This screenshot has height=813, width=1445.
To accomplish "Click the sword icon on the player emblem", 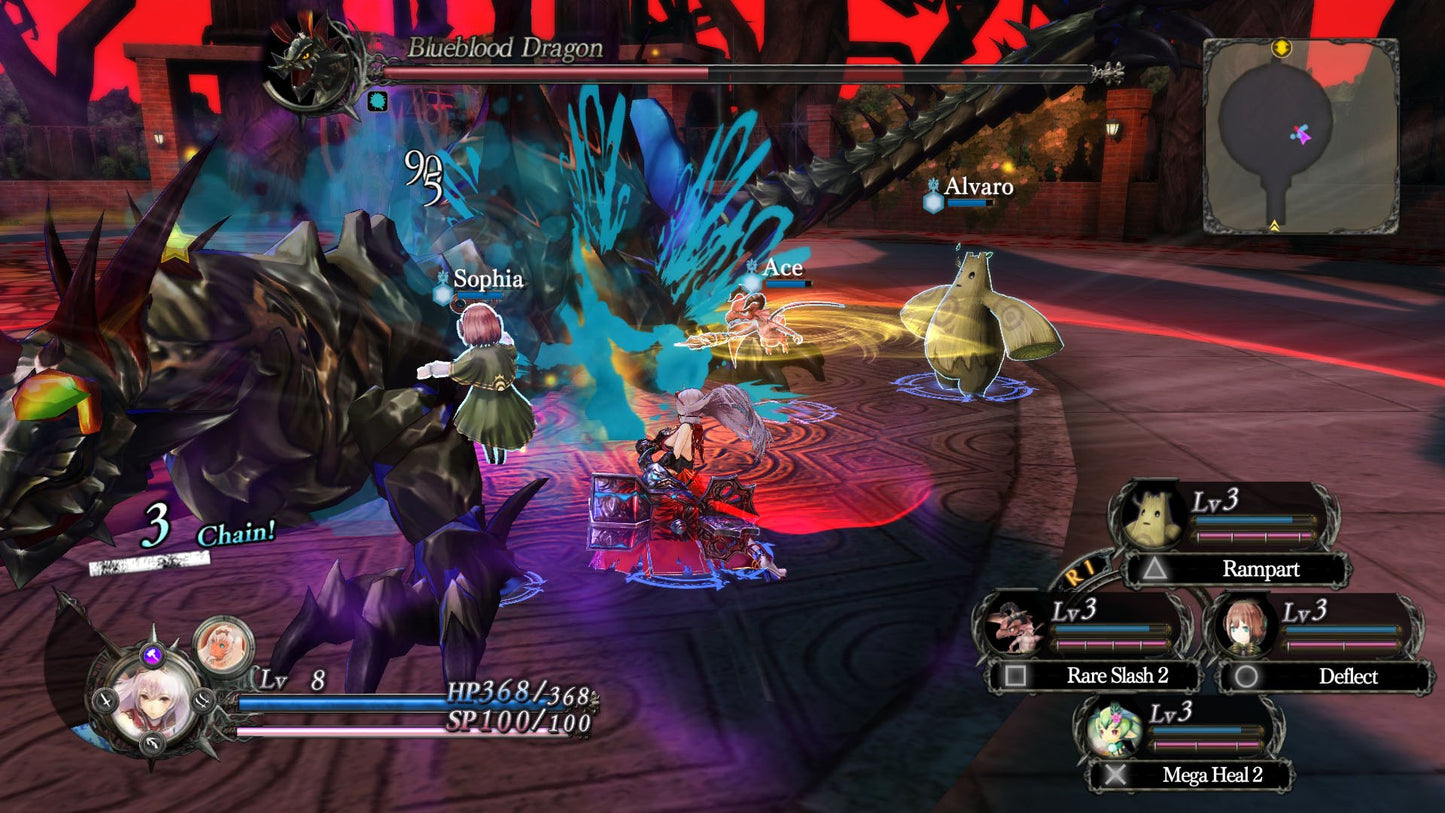I will tap(107, 701).
